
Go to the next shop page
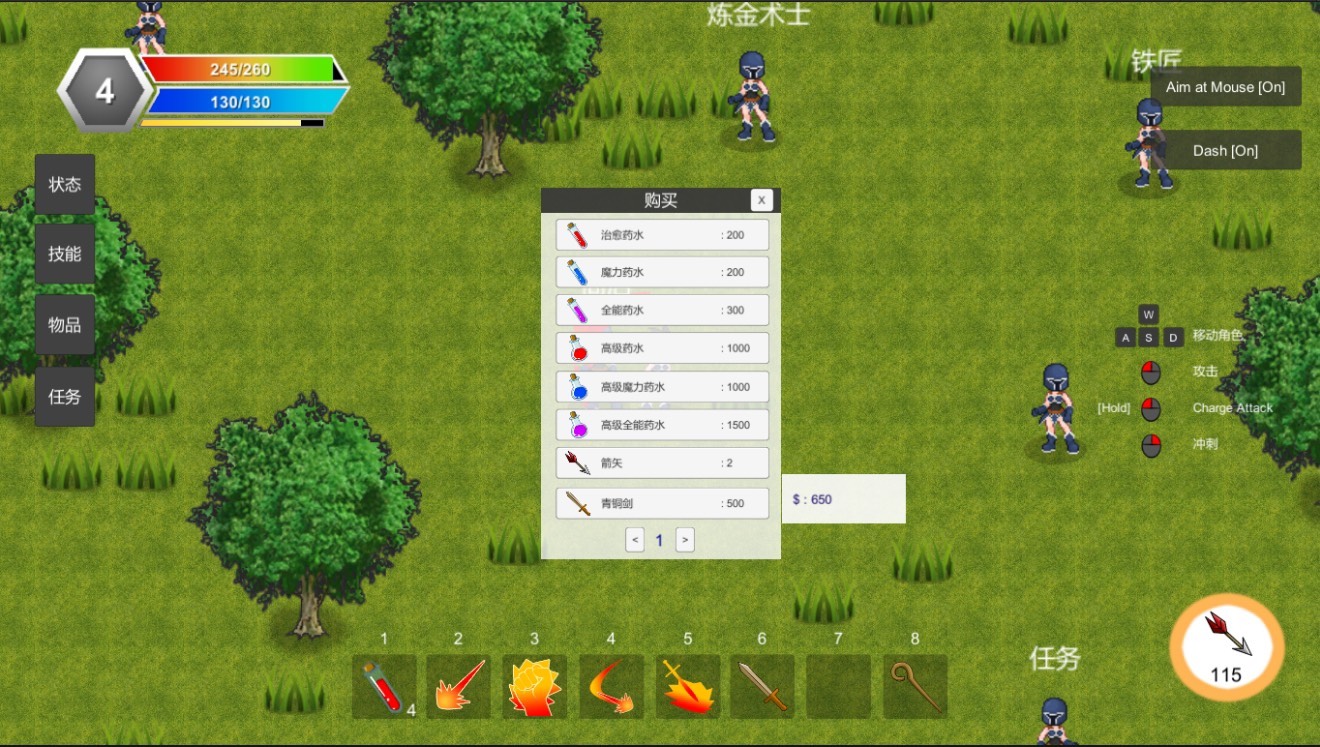685,540
